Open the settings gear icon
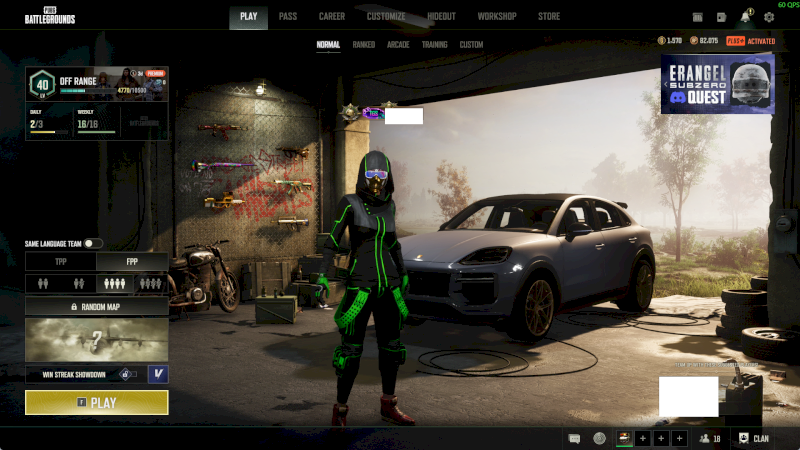 coord(769,17)
